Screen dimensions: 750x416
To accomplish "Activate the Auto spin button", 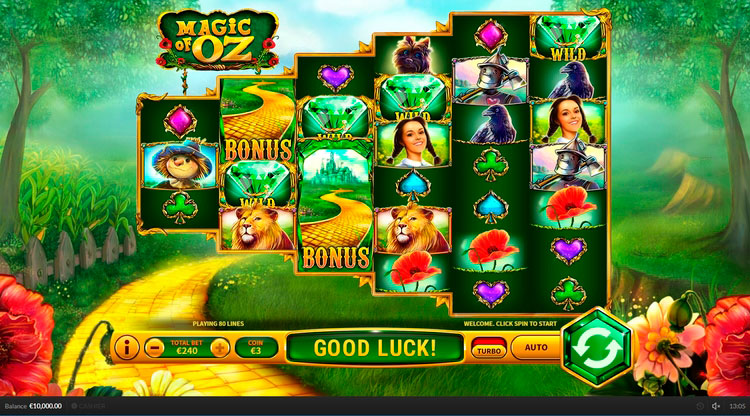I will (536, 348).
